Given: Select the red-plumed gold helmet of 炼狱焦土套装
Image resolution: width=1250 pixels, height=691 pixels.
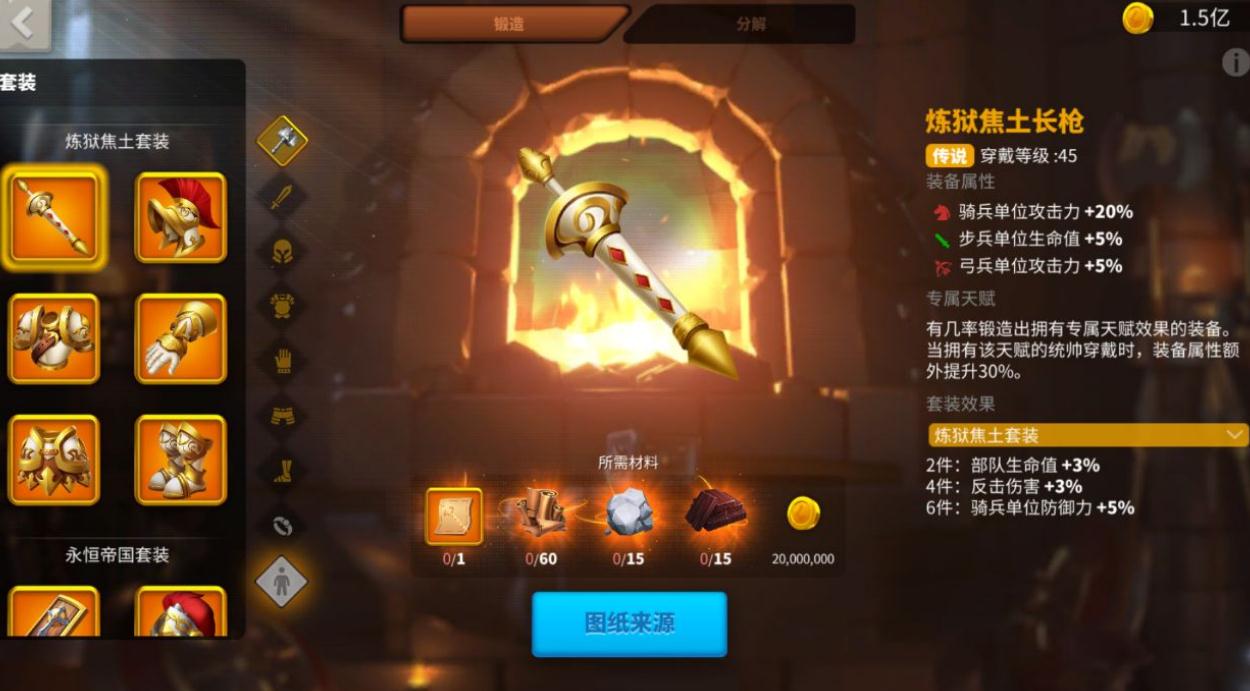Looking at the screenshot, I should (x=181, y=218).
